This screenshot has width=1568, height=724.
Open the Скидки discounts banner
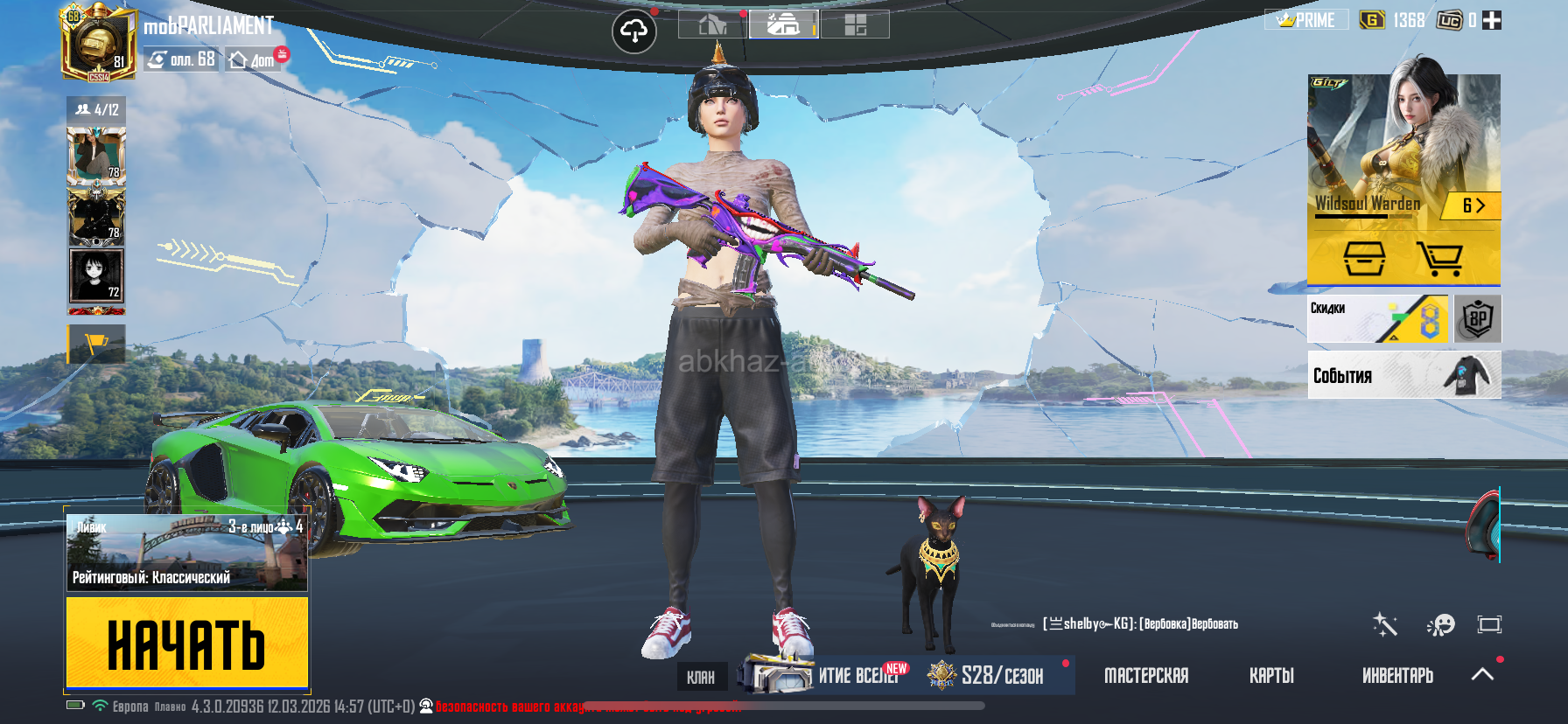point(1377,319)
